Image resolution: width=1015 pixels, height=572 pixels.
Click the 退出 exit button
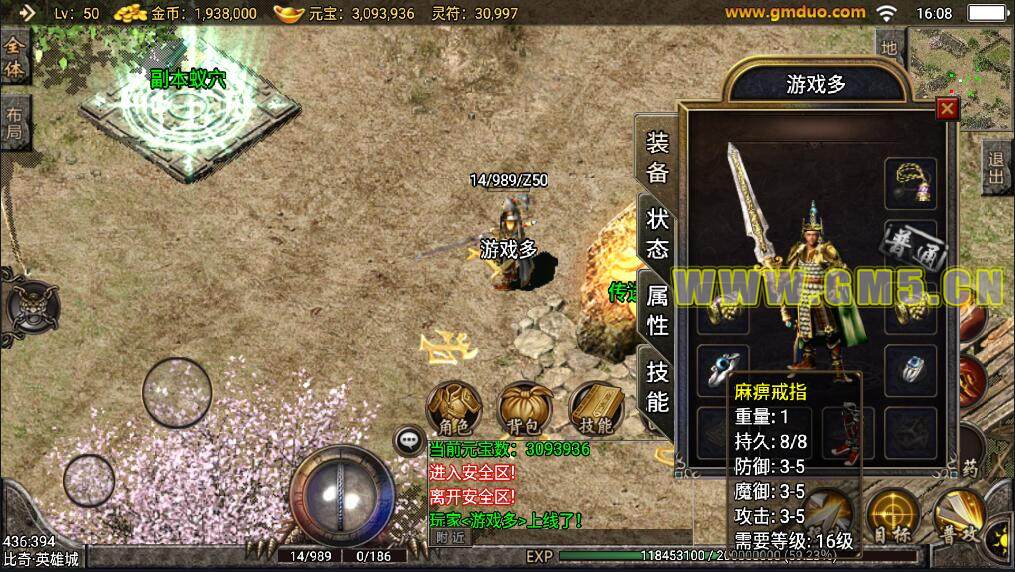[x=996, y=167]
